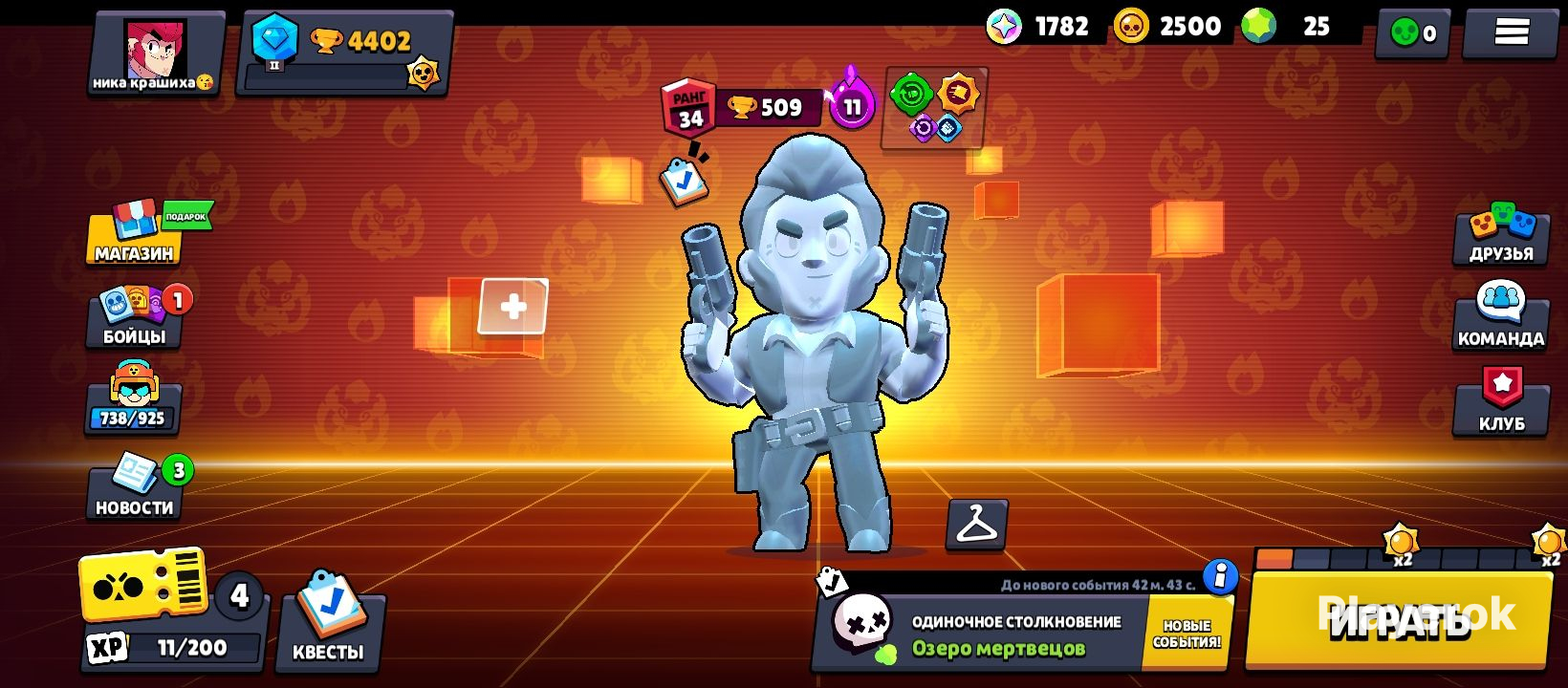1568x688 pixels.
Task: Open the hanger icon to change skins
Action: 976,526
